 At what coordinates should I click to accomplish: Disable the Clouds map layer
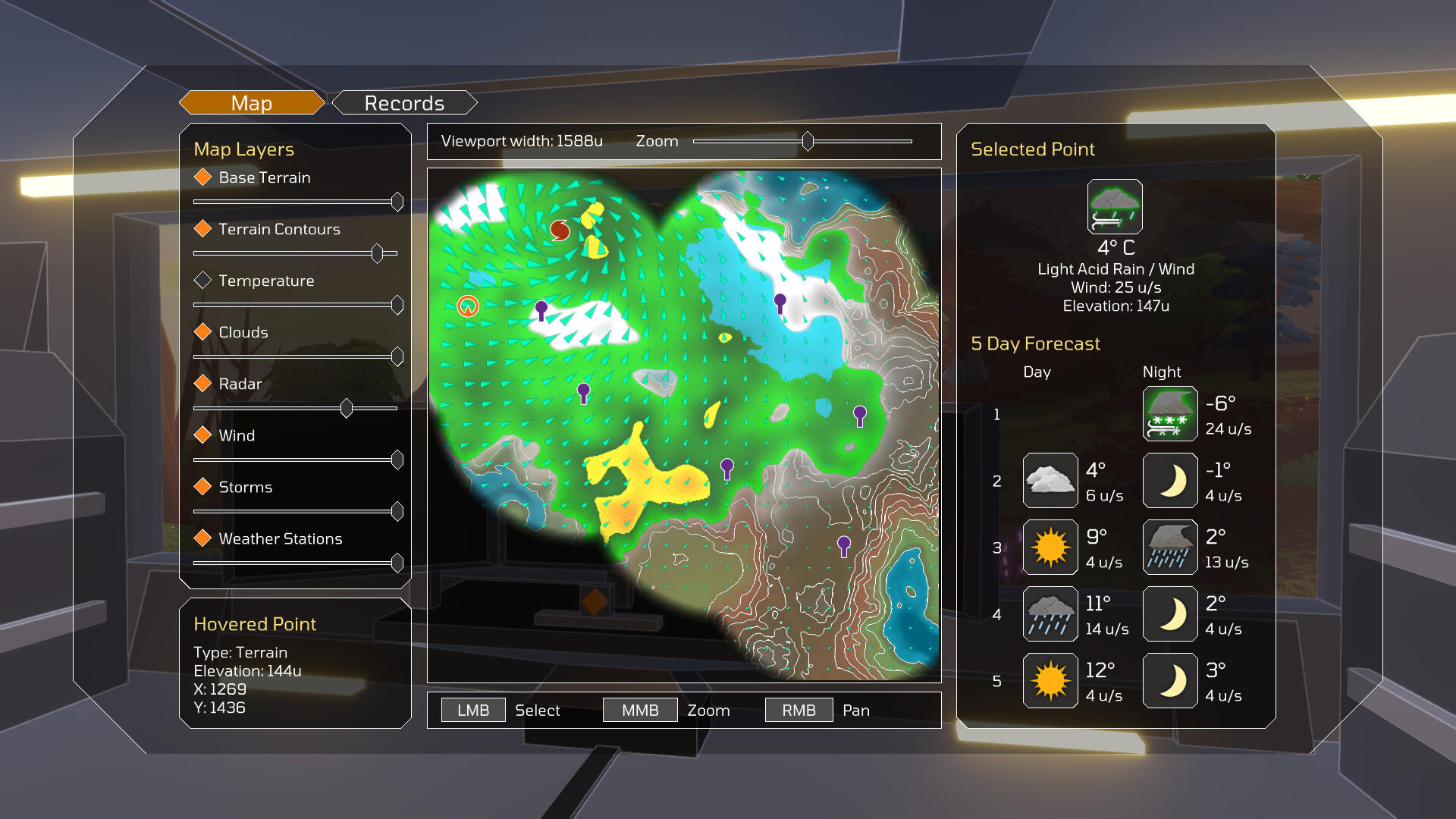click(202, 331)
